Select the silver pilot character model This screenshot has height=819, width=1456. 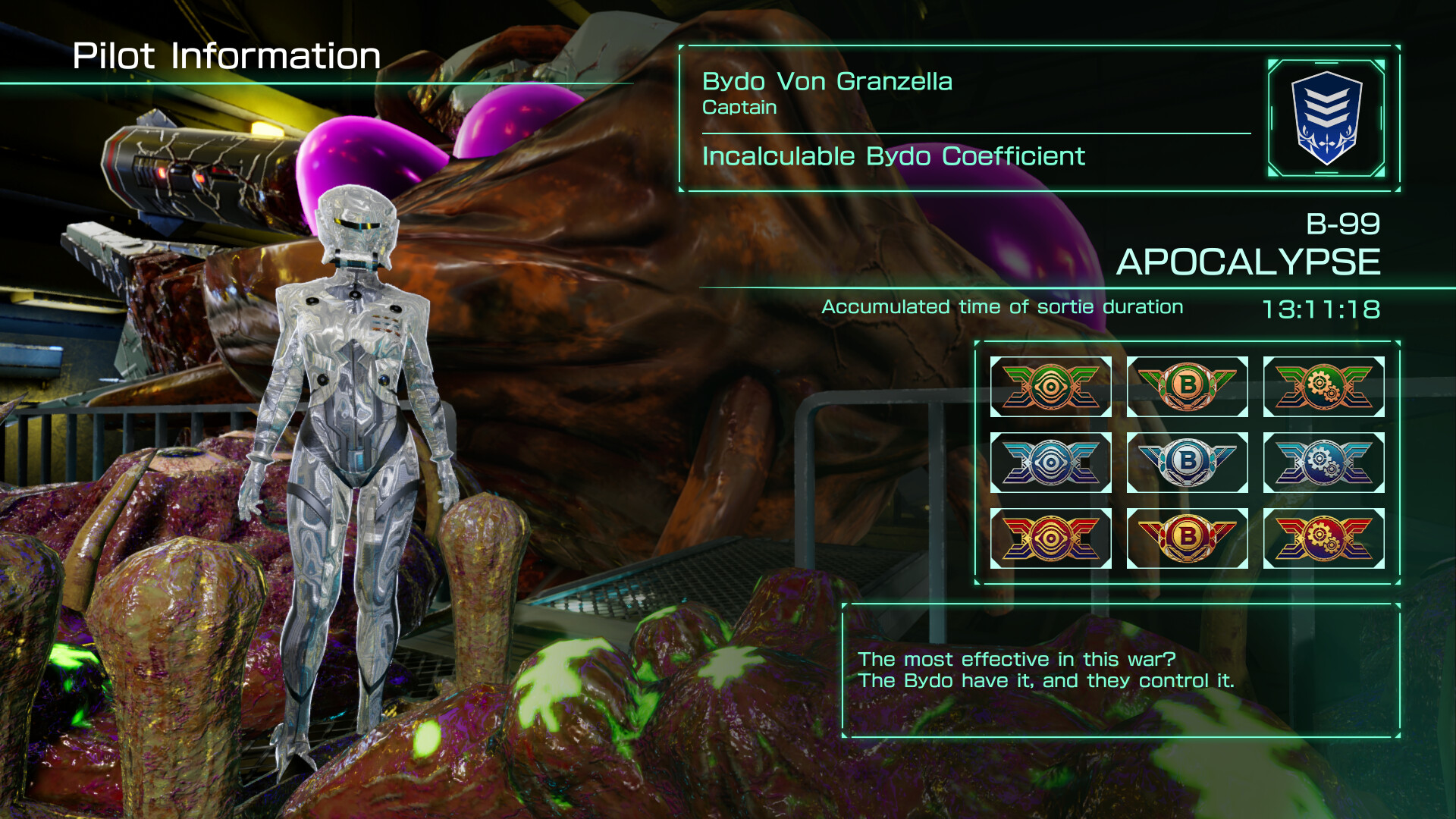click(356, 455)
